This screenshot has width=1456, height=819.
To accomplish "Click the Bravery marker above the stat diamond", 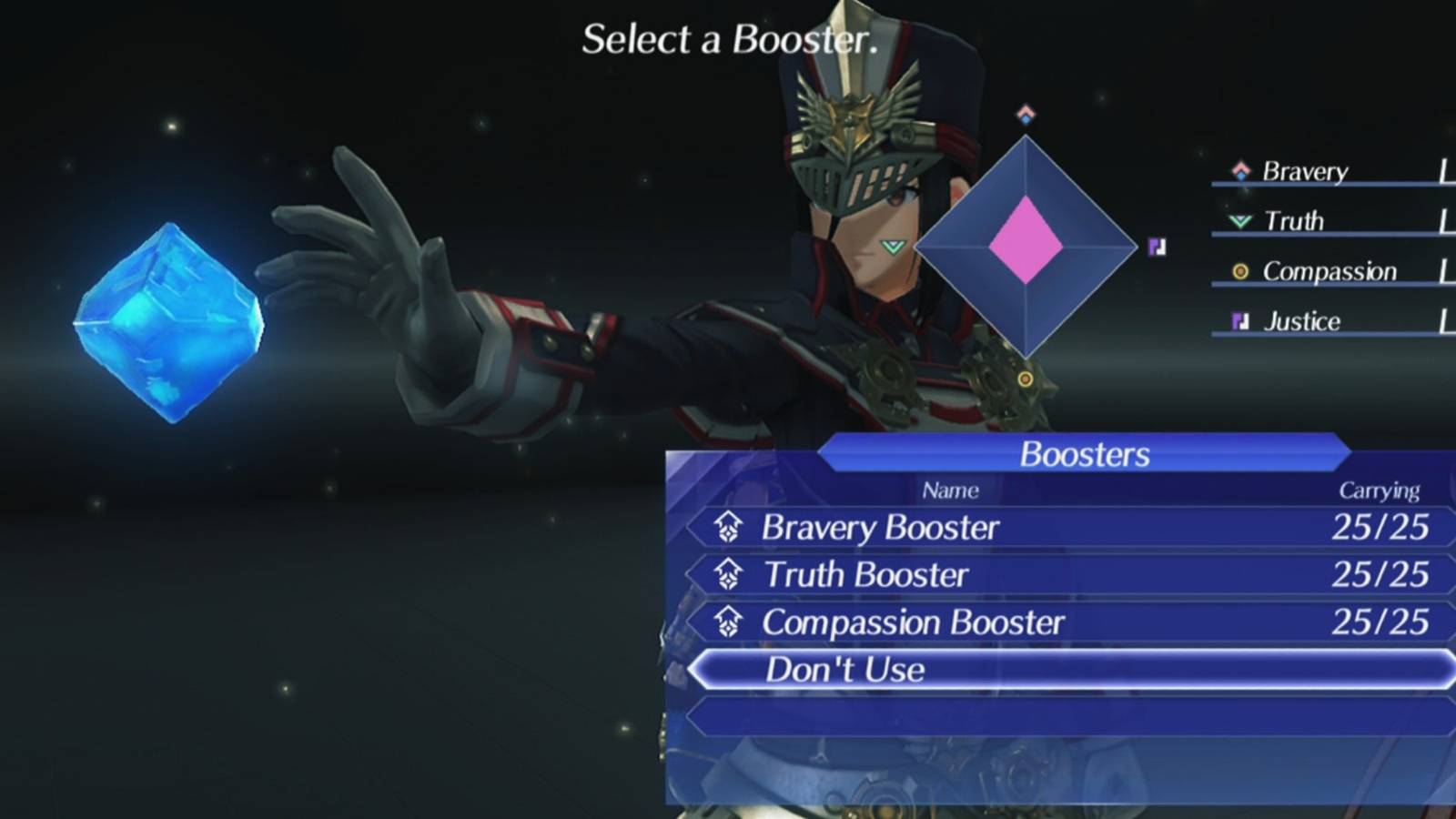I will tap(1025, 113).
